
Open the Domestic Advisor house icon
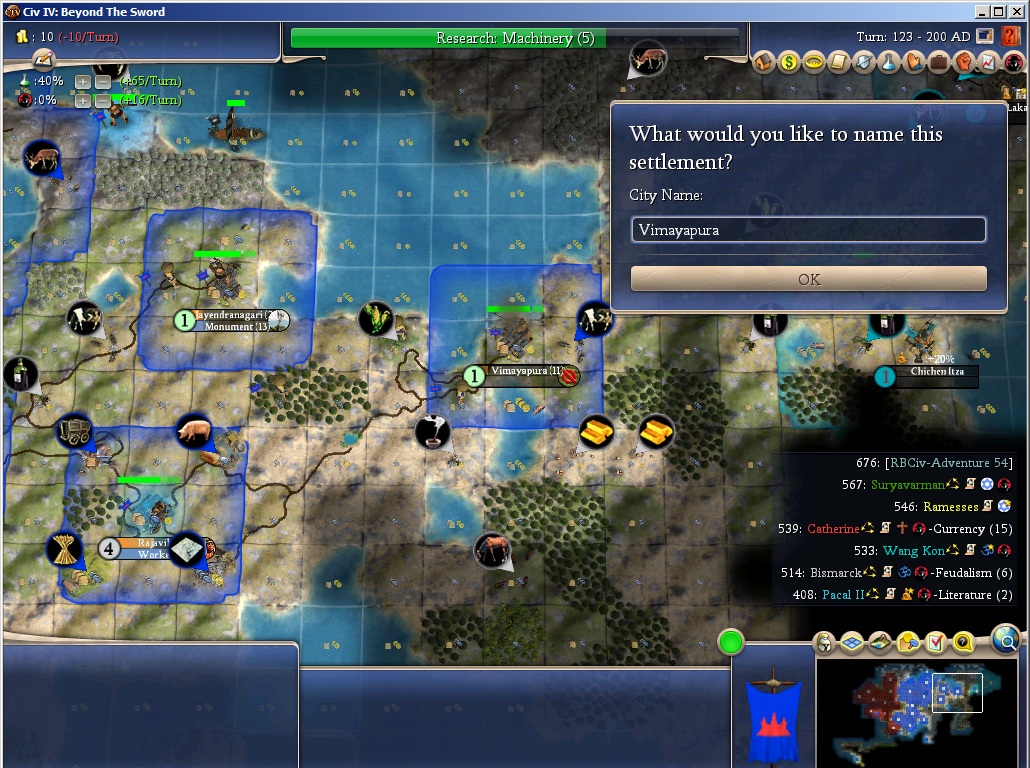point(765,62)
